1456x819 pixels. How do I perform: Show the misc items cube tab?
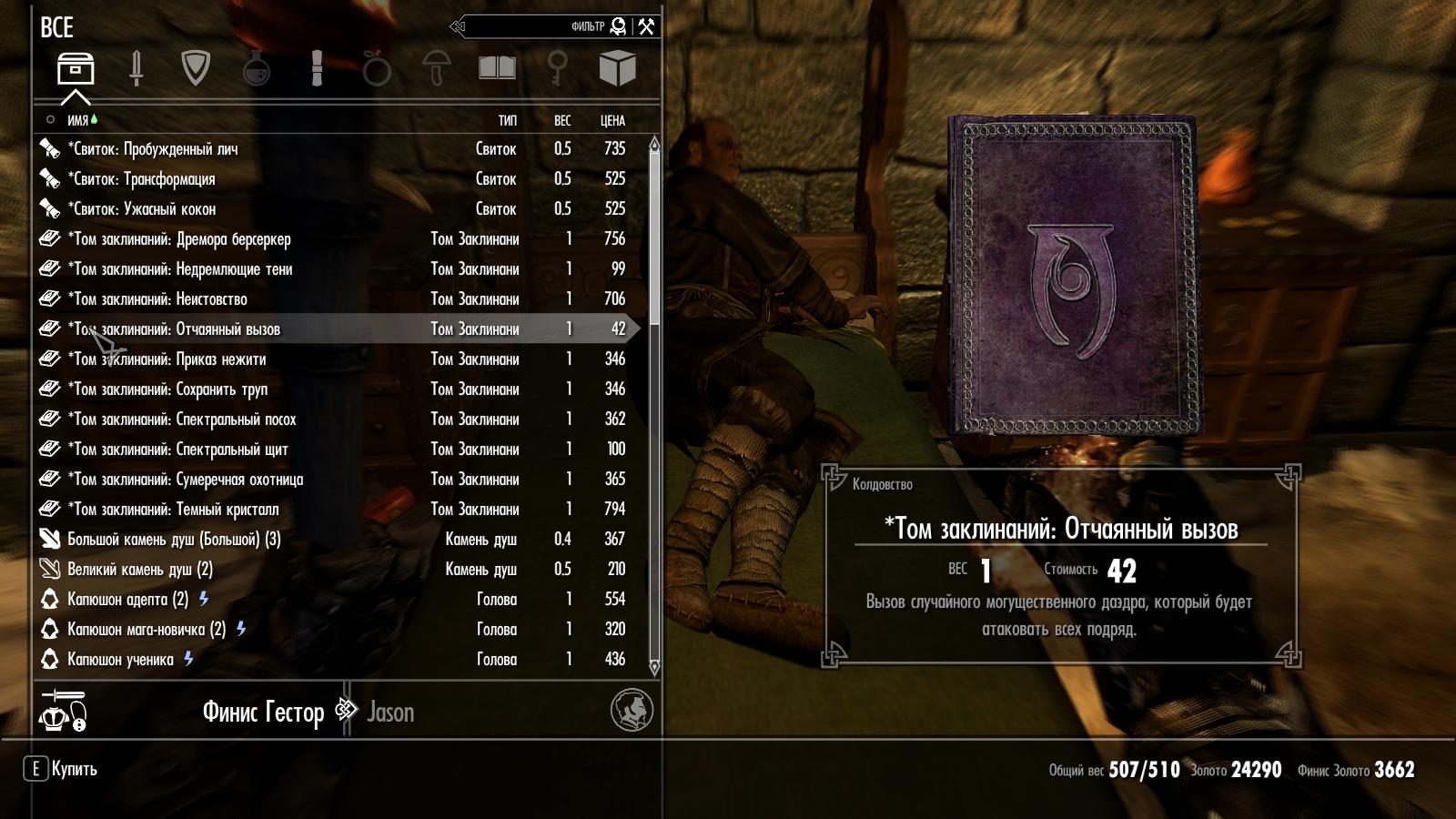point(617,68)
